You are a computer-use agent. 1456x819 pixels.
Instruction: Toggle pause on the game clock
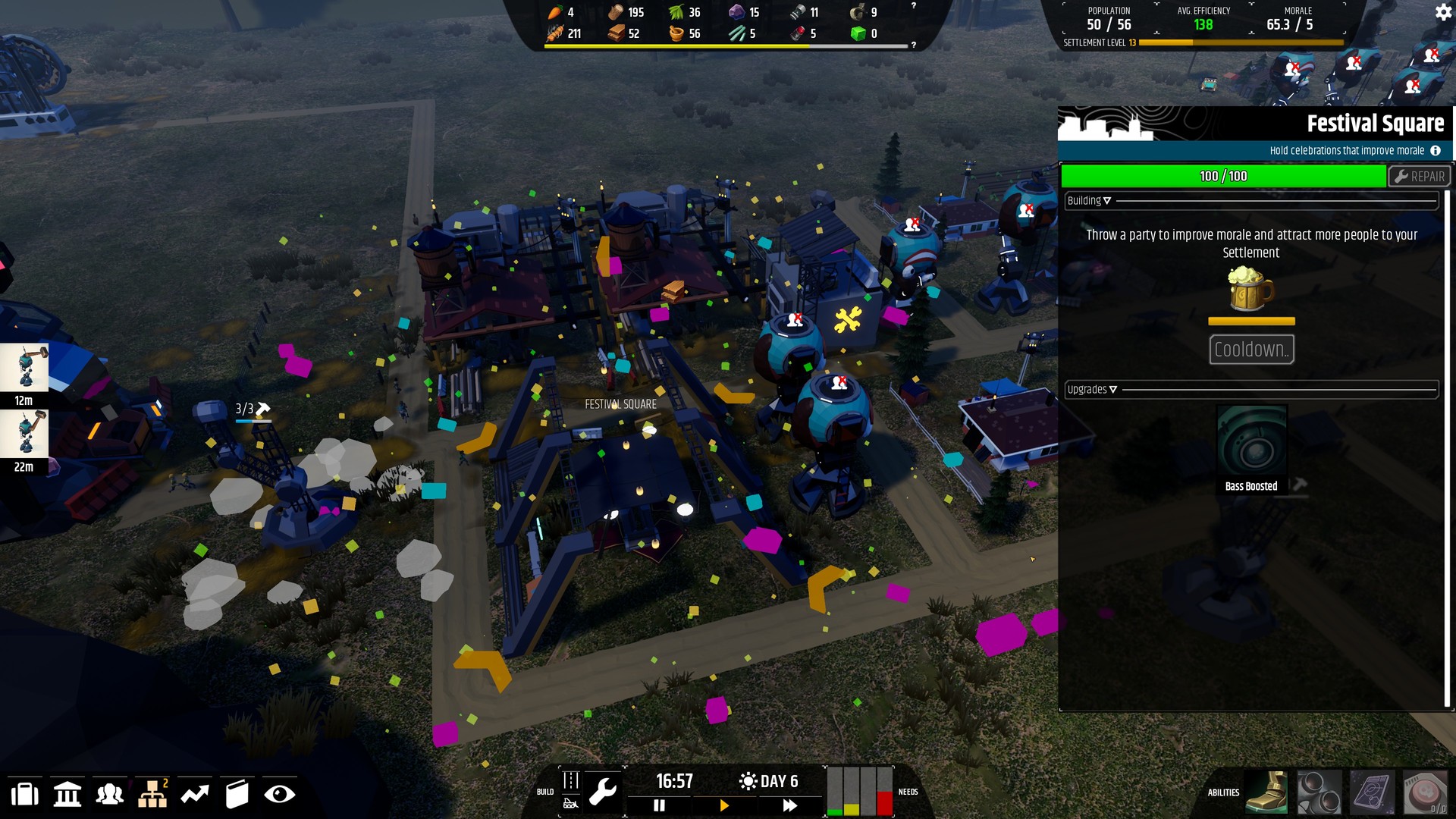click(659, 806)
